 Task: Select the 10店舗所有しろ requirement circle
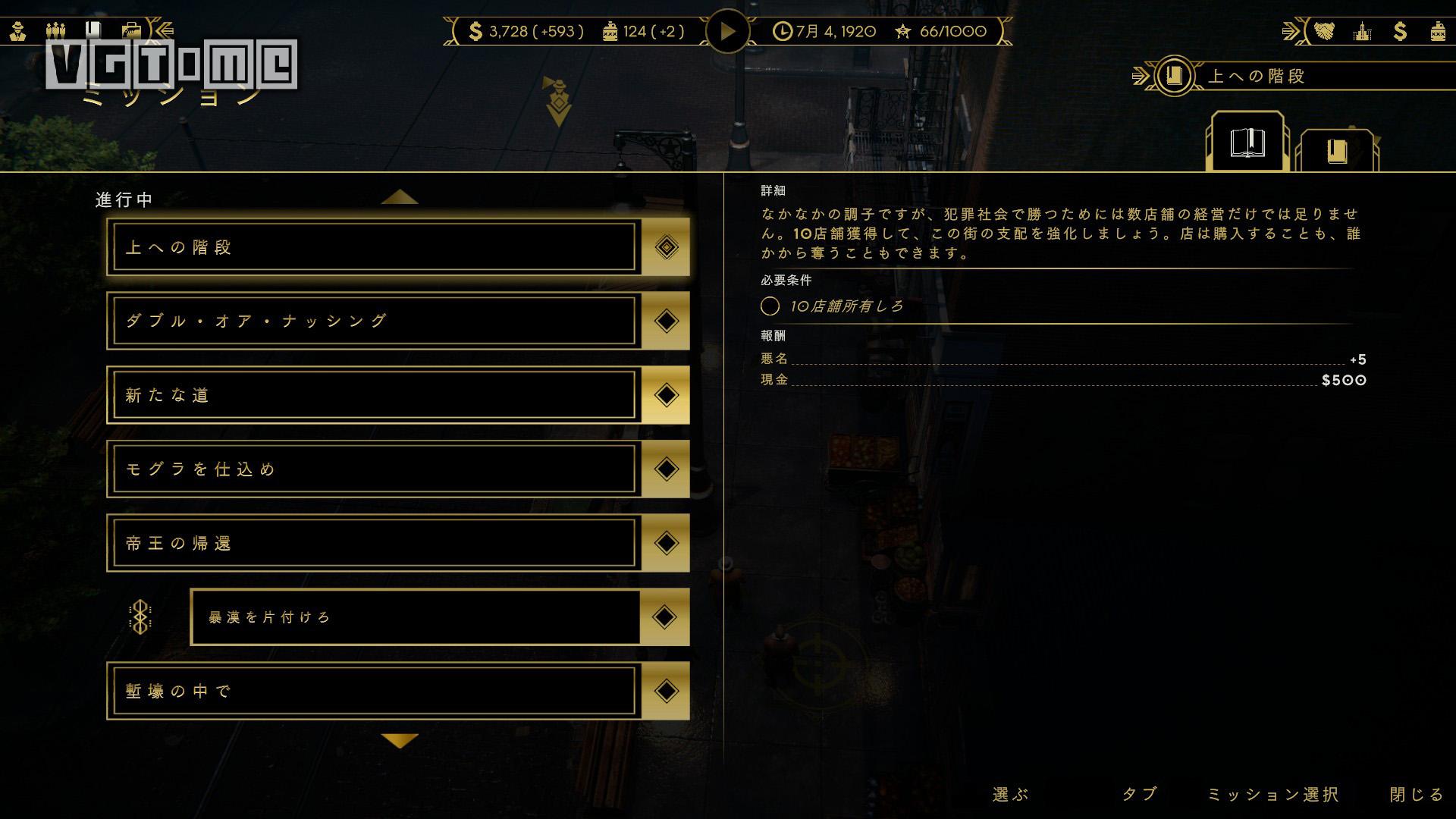(x=770, y=306)
